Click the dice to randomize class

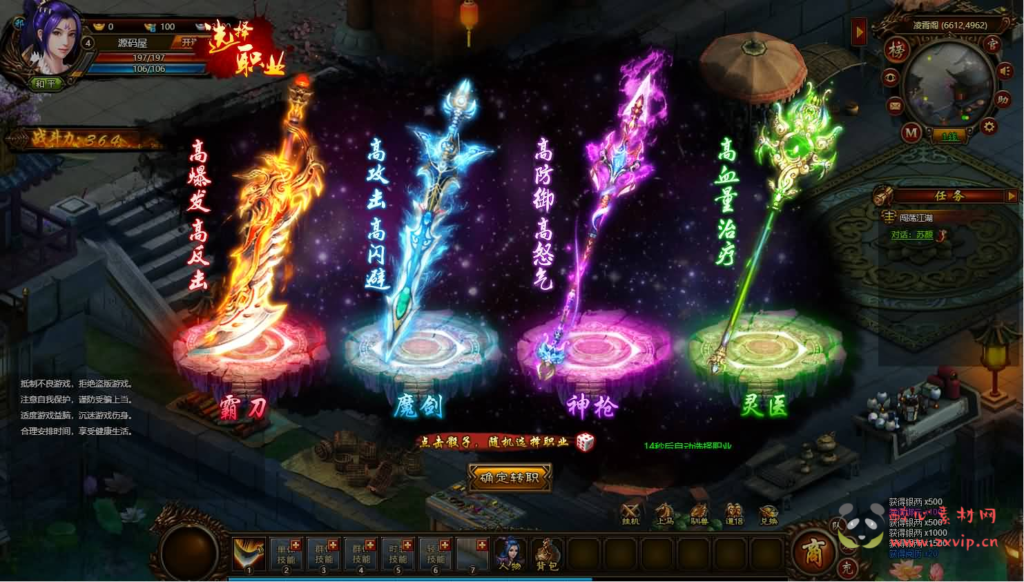585,441
